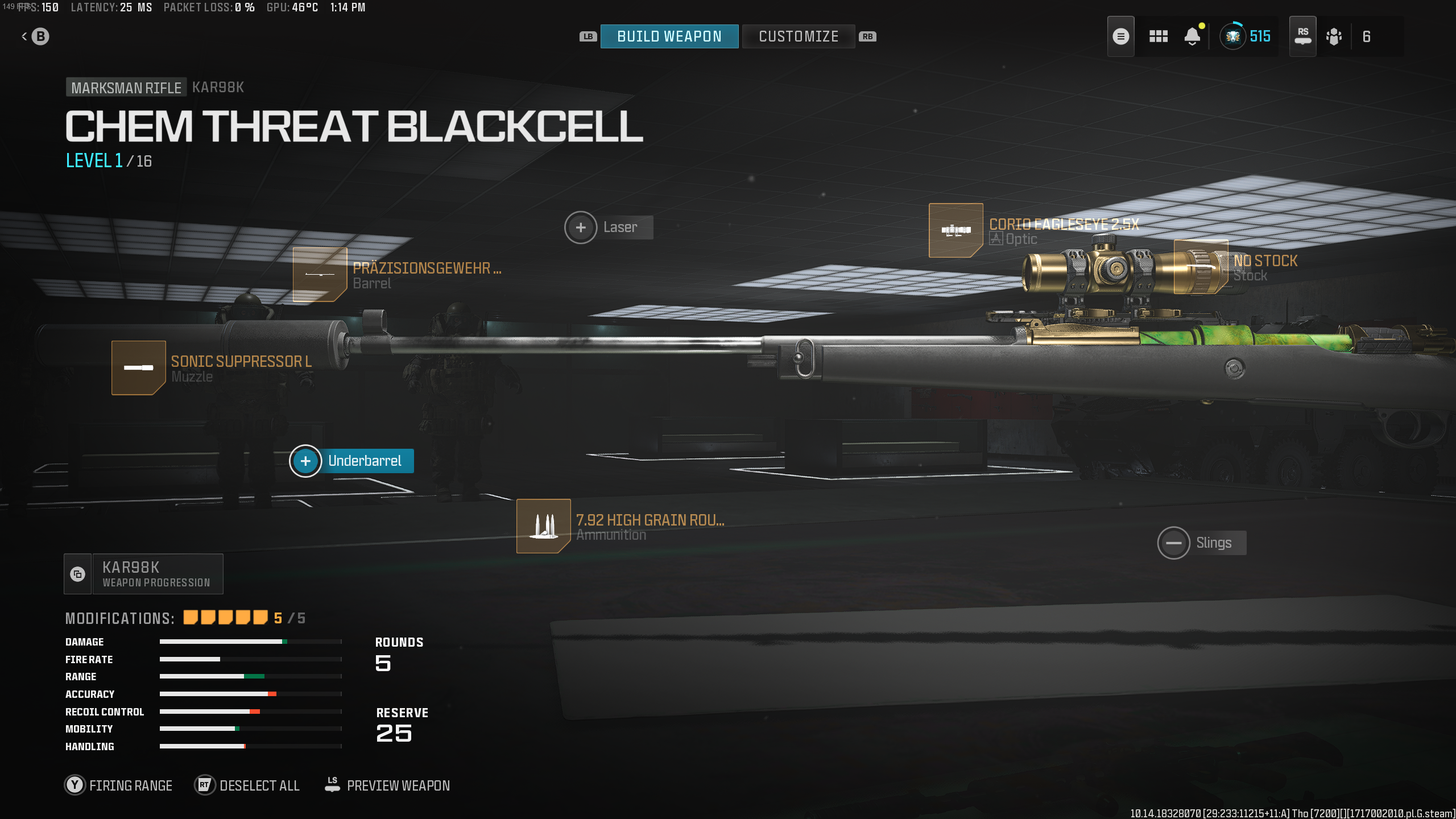The image size is (1456, 819).
Task: Open the social panel showing 6 friends
Action: point(1334,36)
